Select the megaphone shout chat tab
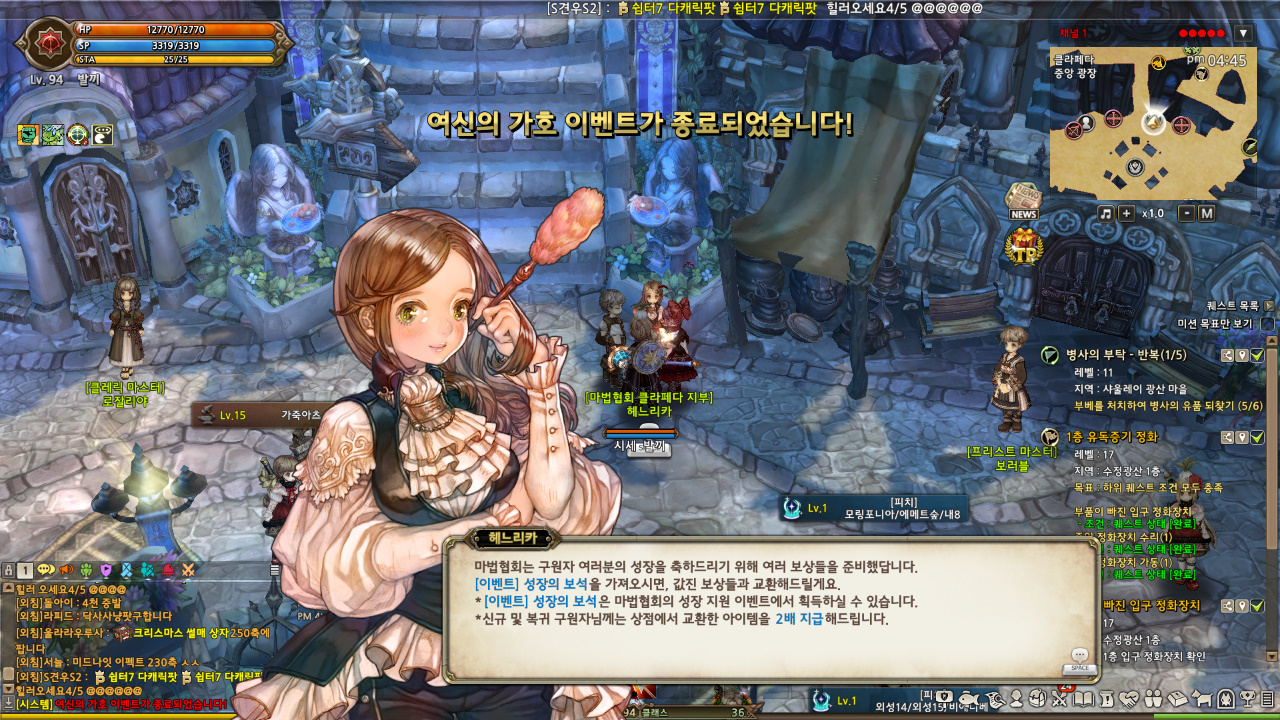This screenshot has width=1280, height=720. [x=68, y=570]
